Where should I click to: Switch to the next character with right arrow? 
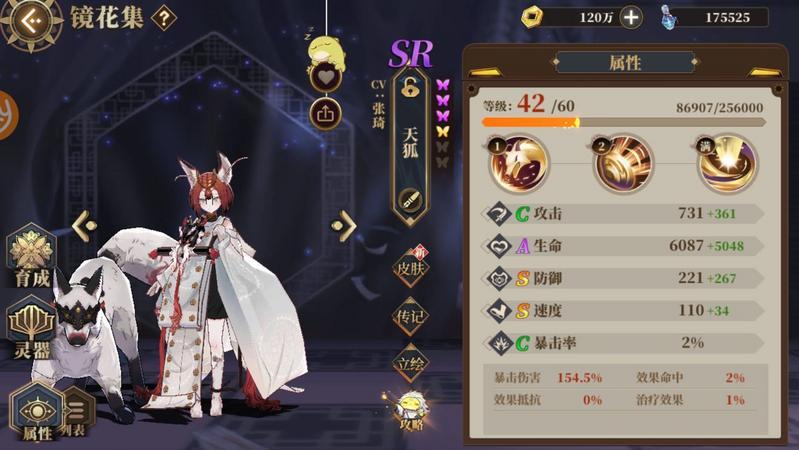click(x=345, y=226)
